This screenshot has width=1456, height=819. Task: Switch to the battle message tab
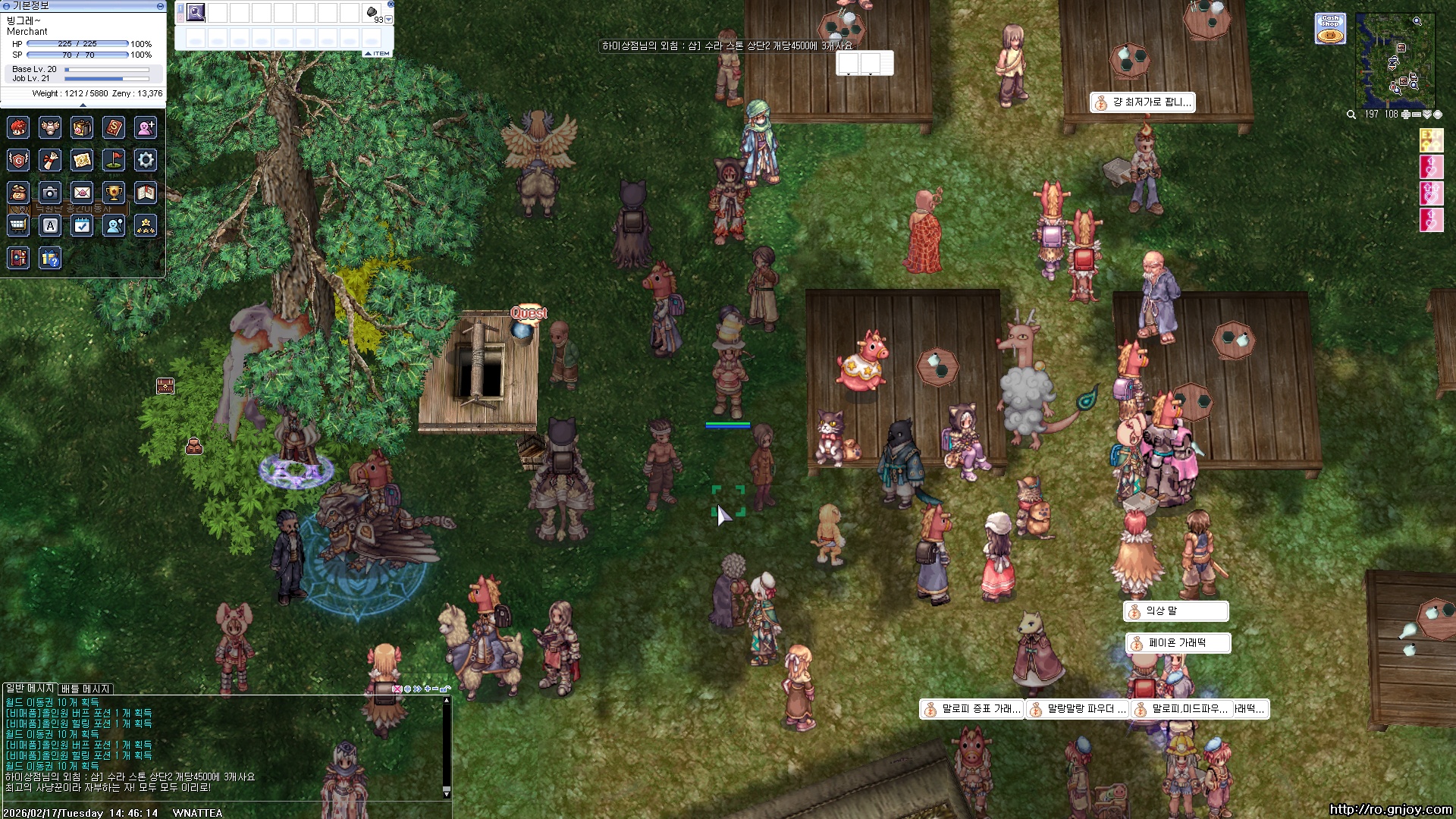click(86, 689)
